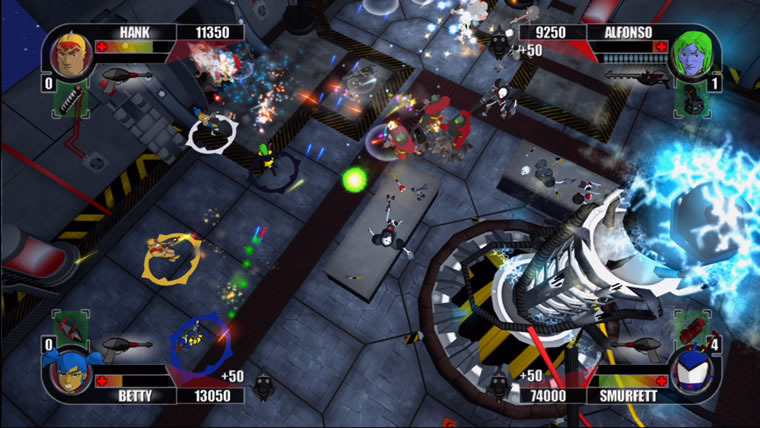Click Alfonso's green-haired portrait
This screenshot has height=428, width=760.
point(691,55)
